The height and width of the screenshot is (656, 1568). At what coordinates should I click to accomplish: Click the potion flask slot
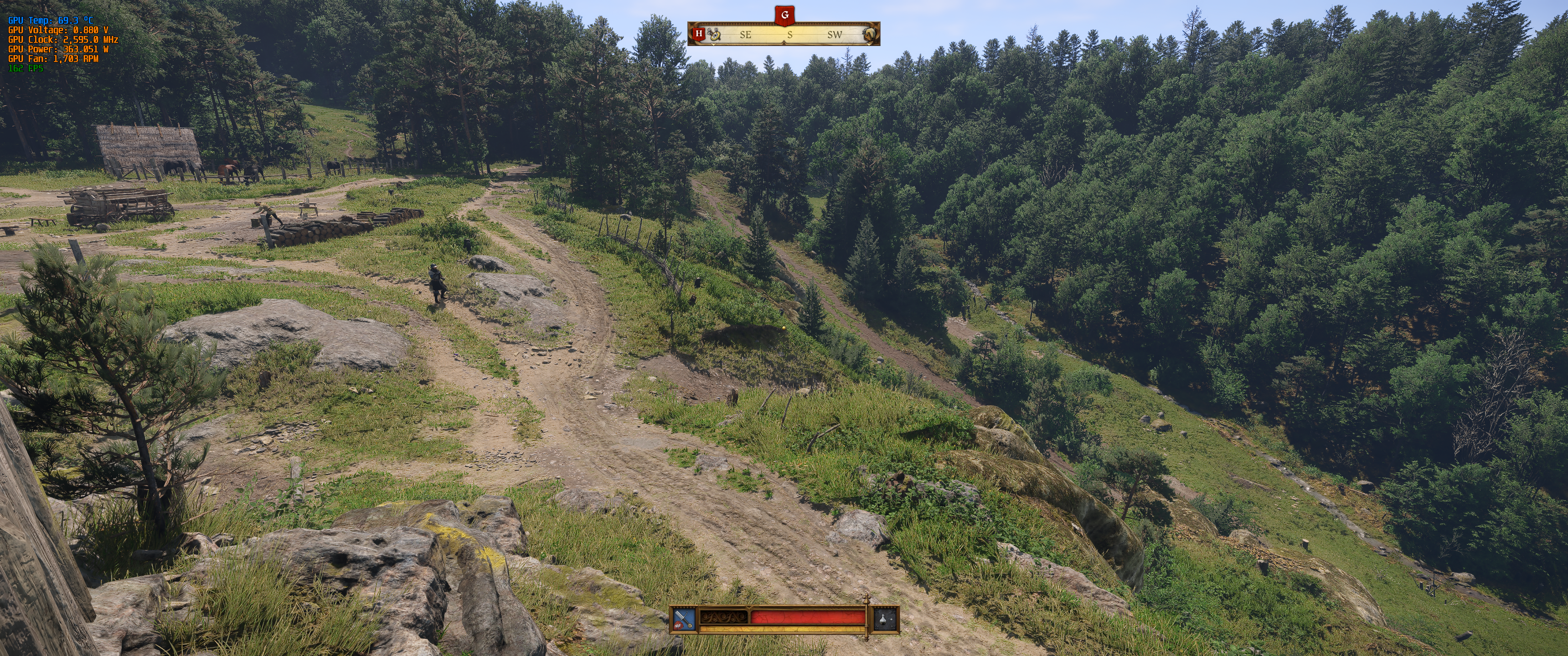886,620
